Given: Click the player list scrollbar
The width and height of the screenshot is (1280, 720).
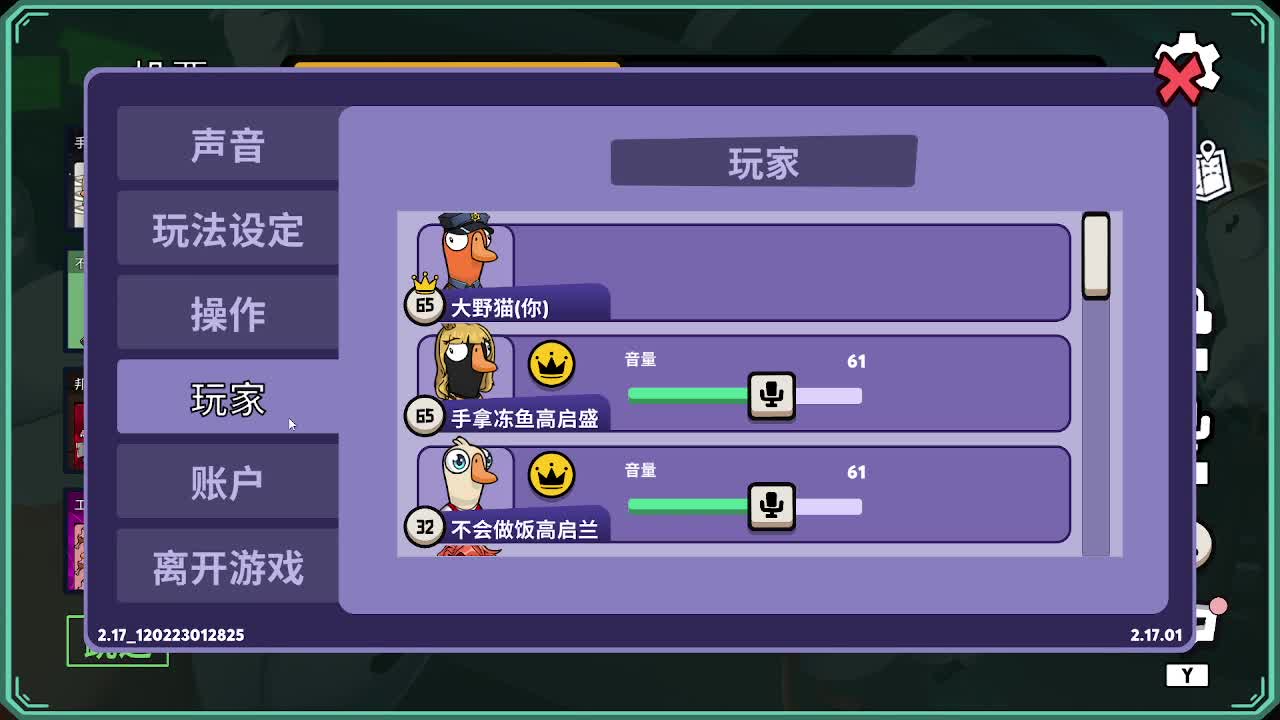Looking at the screenshot, I should [x=1096, y=255].
